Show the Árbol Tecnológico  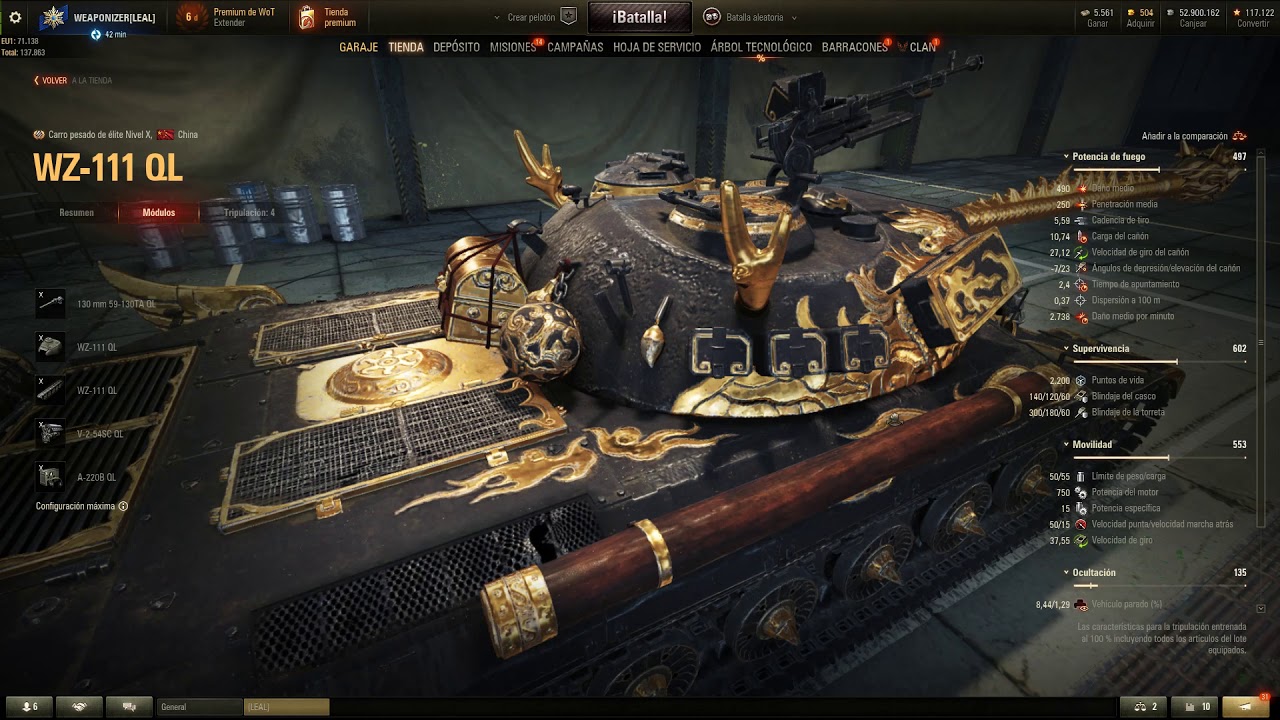click(761, 47)
